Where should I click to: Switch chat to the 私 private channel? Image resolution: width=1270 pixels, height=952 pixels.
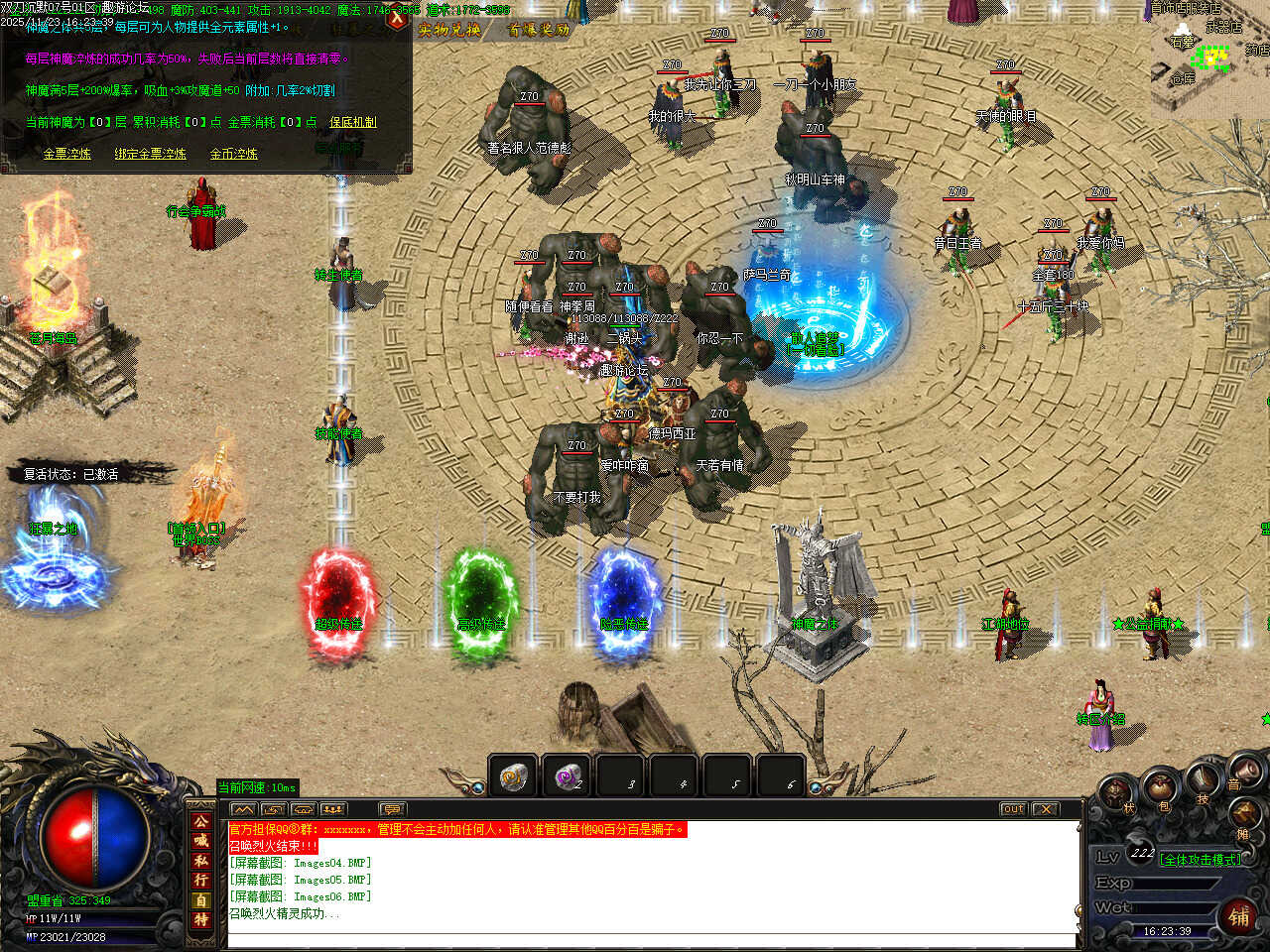(x=201, y=861)
